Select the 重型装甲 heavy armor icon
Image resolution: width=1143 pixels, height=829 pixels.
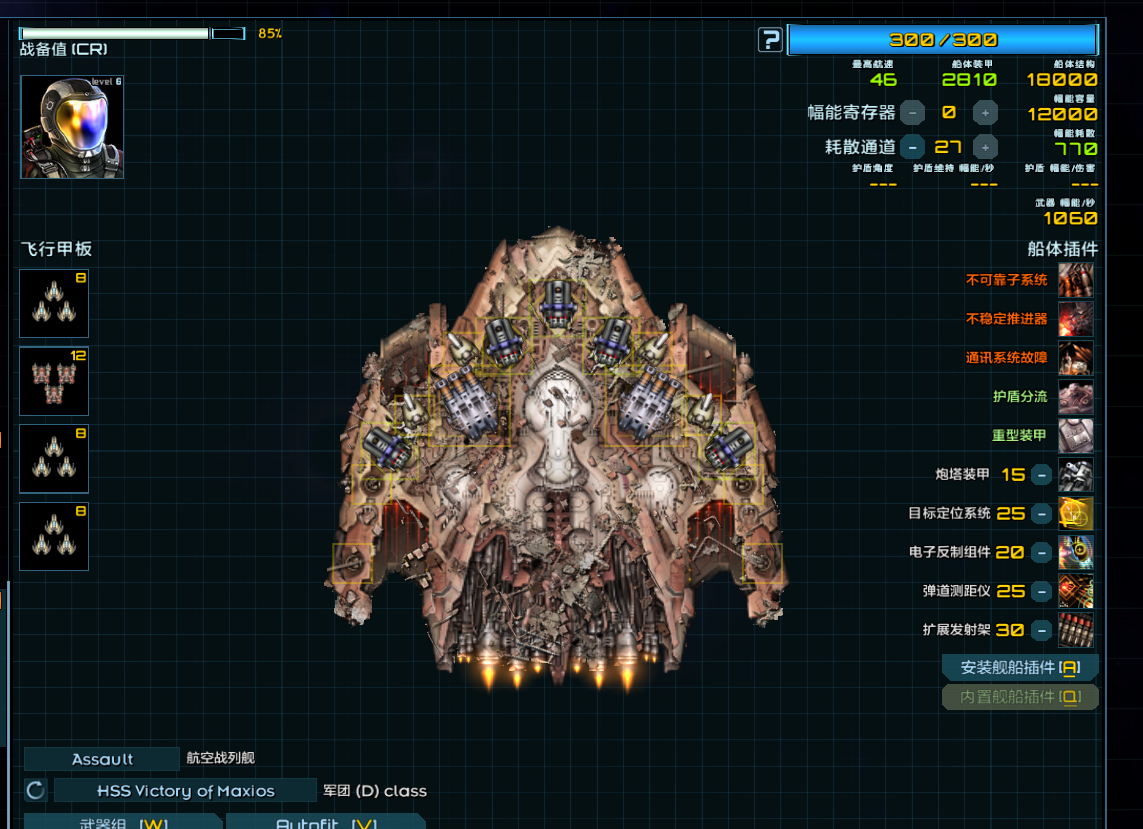1076,436
